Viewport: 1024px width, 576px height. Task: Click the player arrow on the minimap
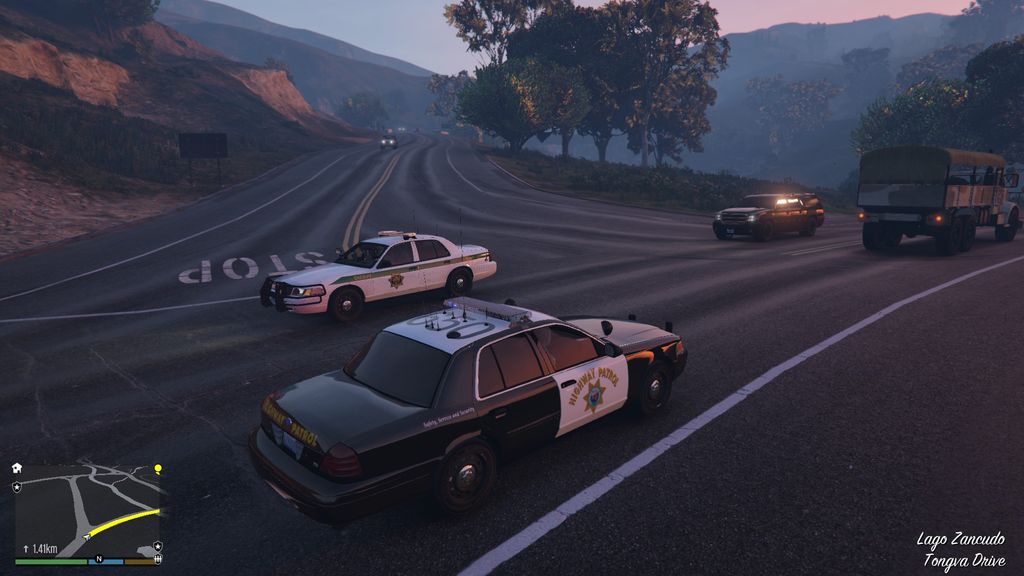coord(88,536)
